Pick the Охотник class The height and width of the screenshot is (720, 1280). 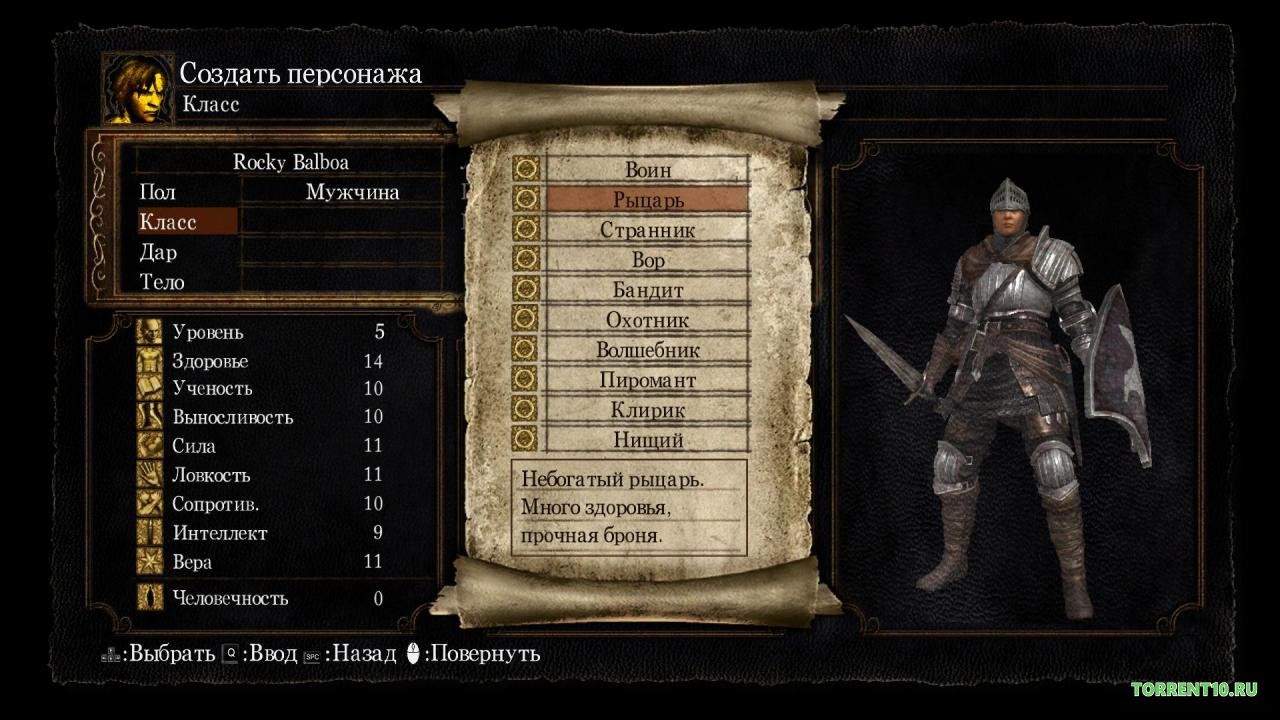(647, 320)
